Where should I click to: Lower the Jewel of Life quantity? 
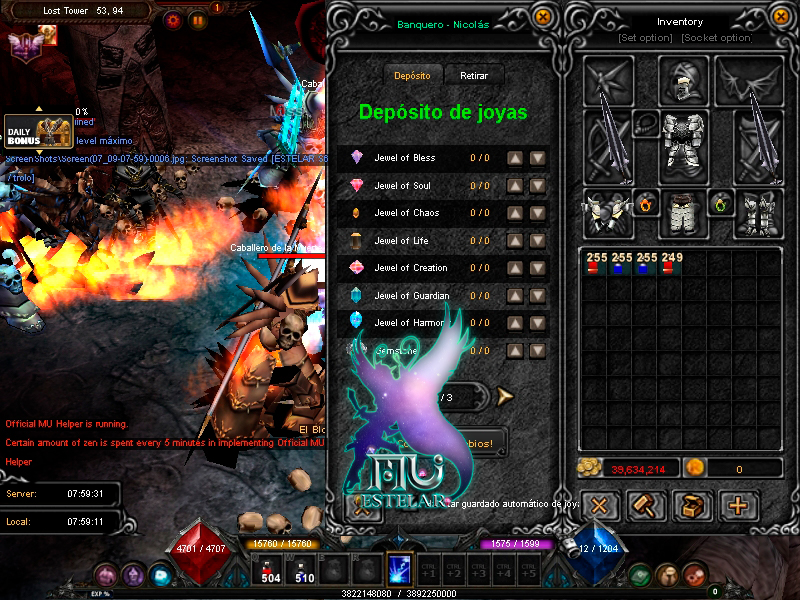tap(537, 241)
